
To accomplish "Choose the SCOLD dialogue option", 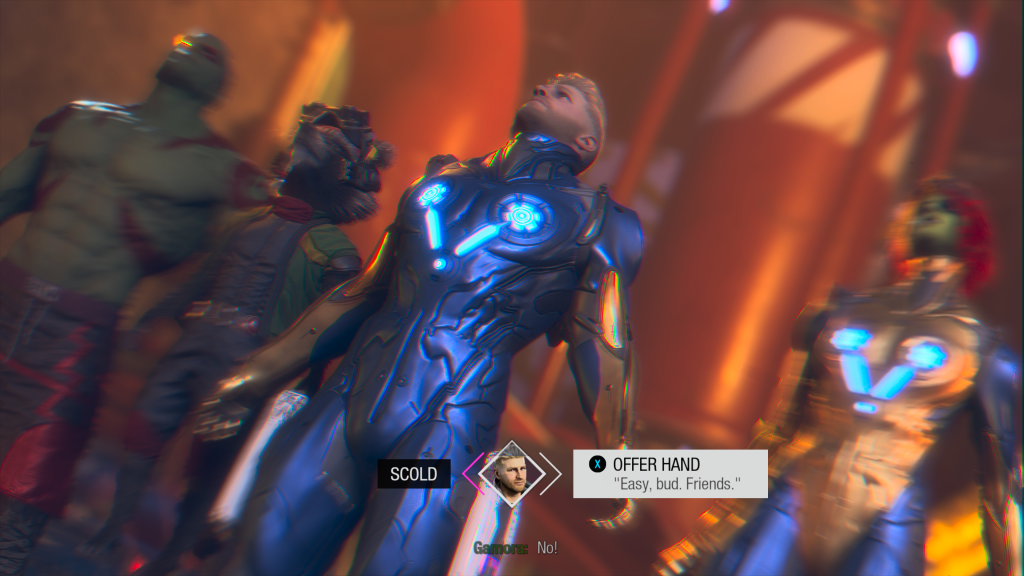I will 413,474.
